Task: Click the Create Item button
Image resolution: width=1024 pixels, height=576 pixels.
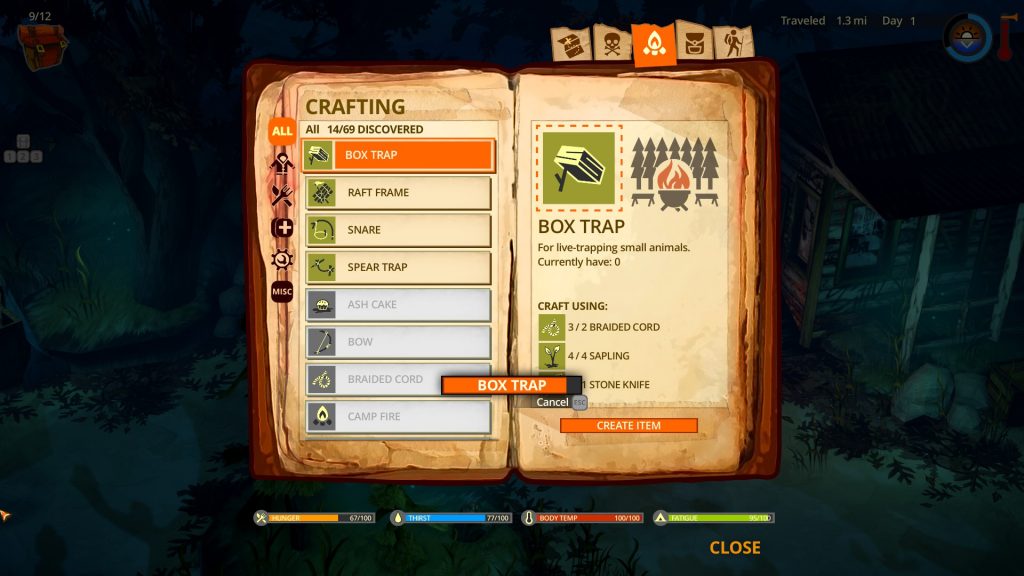Action: click(x=628, y=426)
